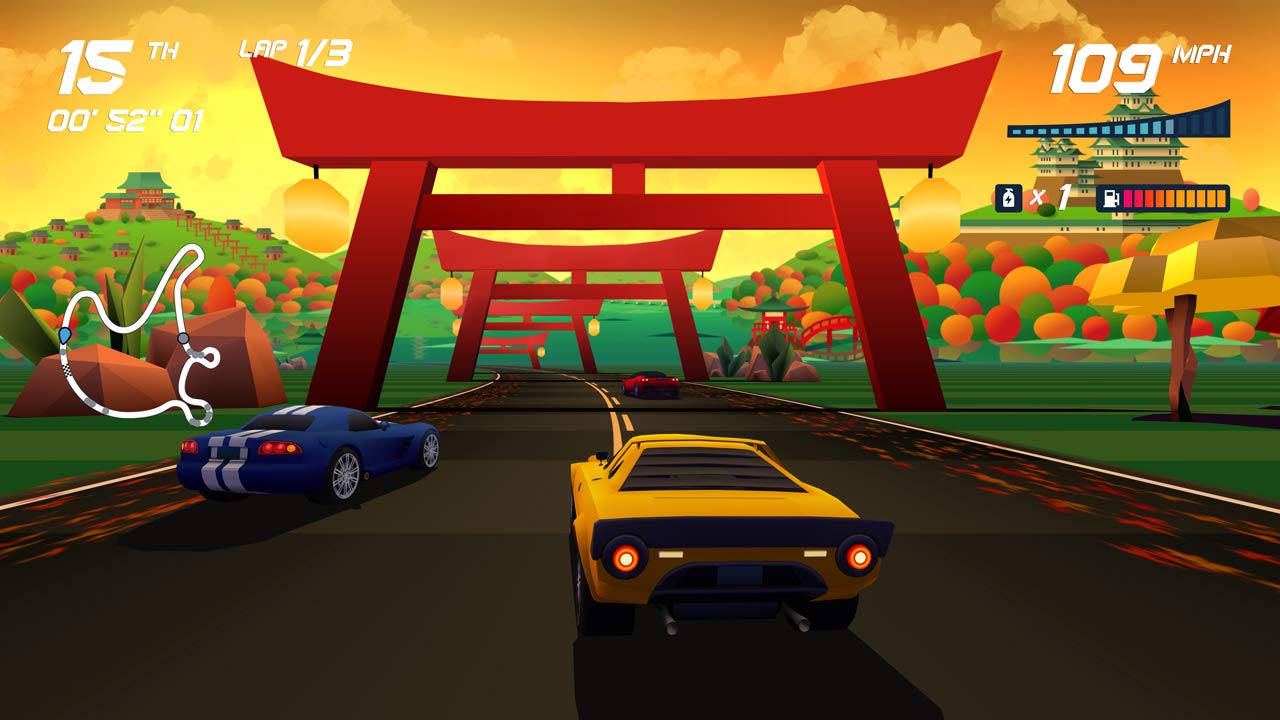Click the nitro canister icon
Screen dimensions: 1280x720
[1008, 198]
